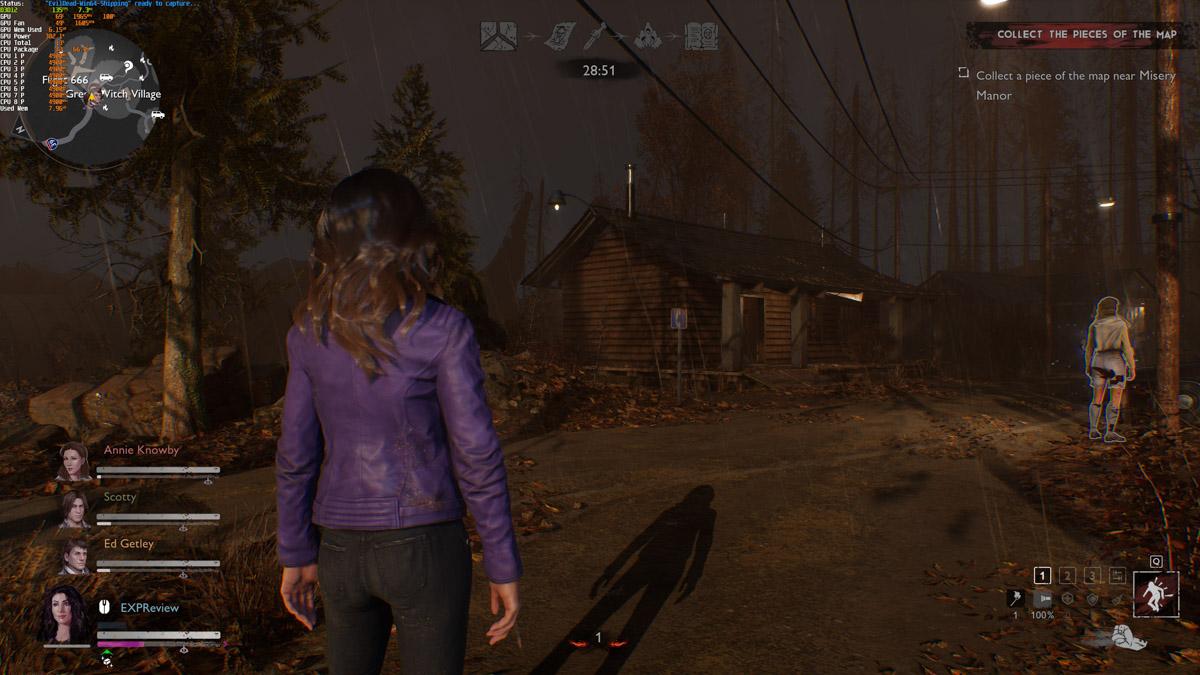Select Ed Getley's teammate portrait
Viewport: 1200px width, 675px height.
pyautogui.click(x=75, y=556)
